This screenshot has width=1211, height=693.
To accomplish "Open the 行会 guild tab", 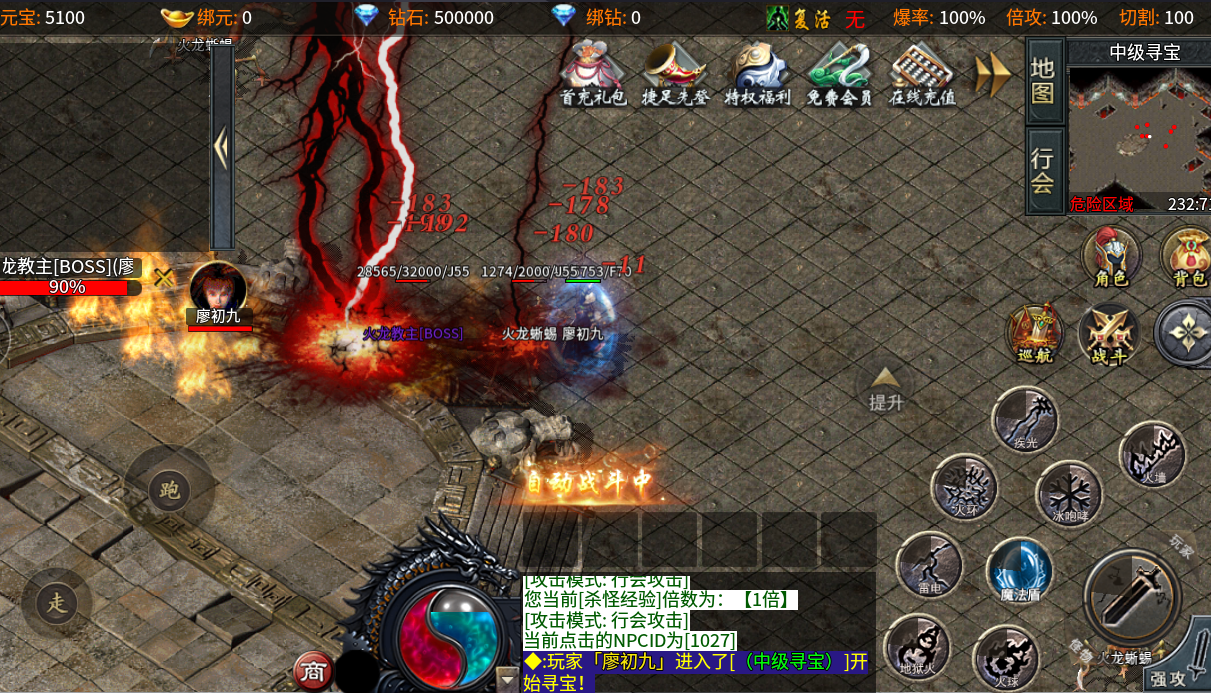I will pyautogui.click(x=1044, y=170).
